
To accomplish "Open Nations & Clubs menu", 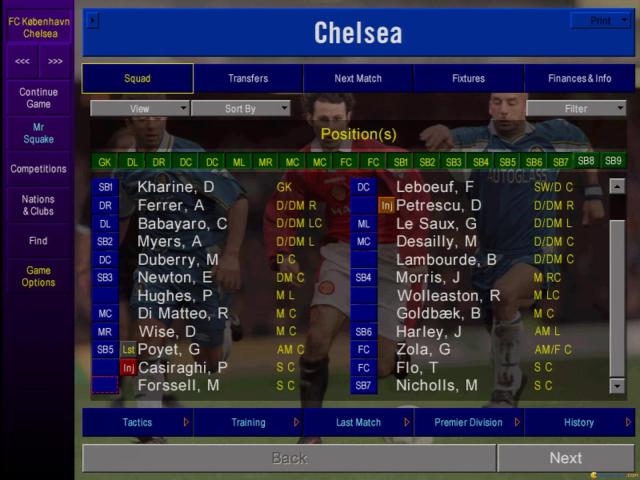I will (x=38, y=205).
